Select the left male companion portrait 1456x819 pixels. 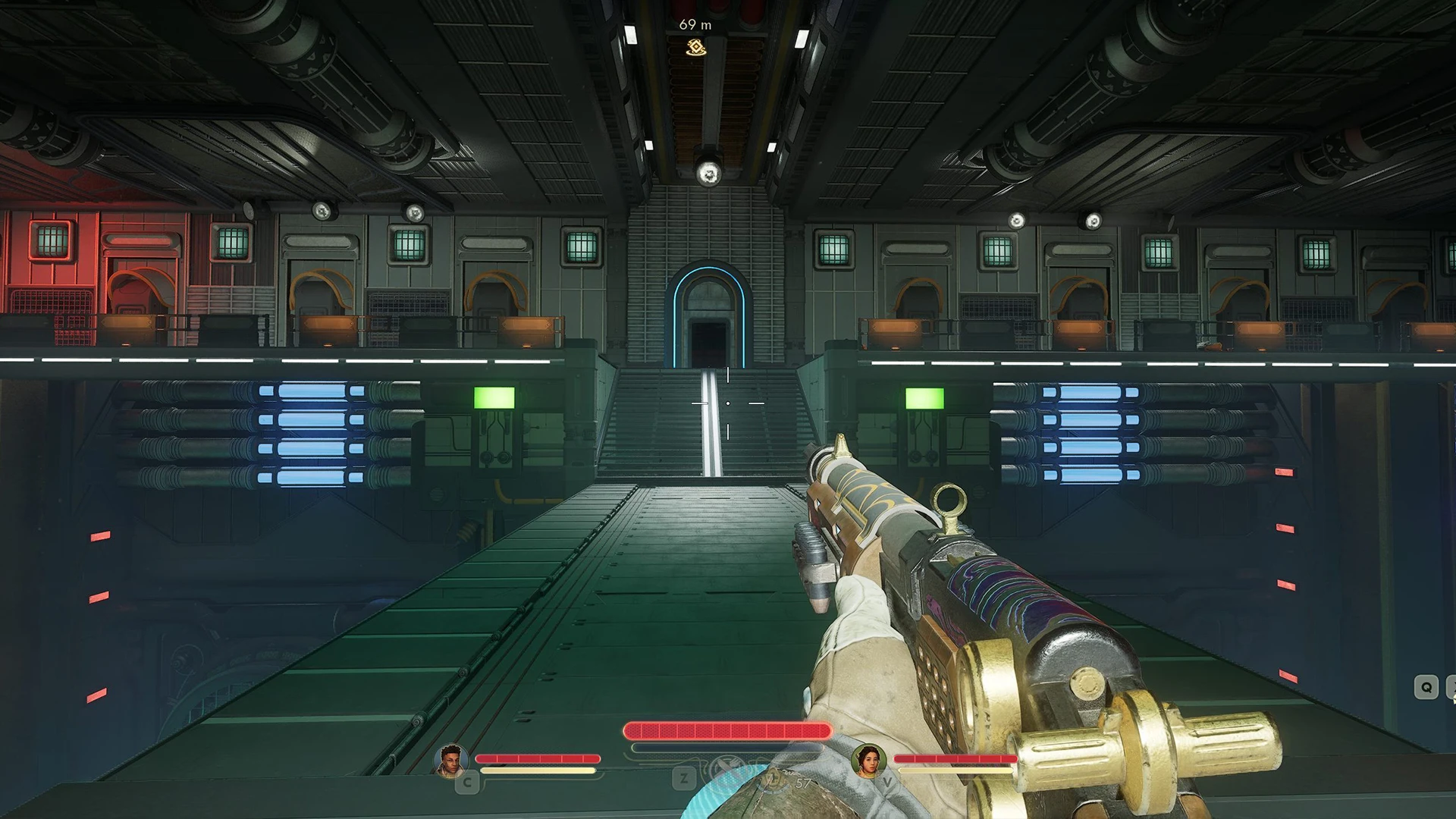pos(450,760)
